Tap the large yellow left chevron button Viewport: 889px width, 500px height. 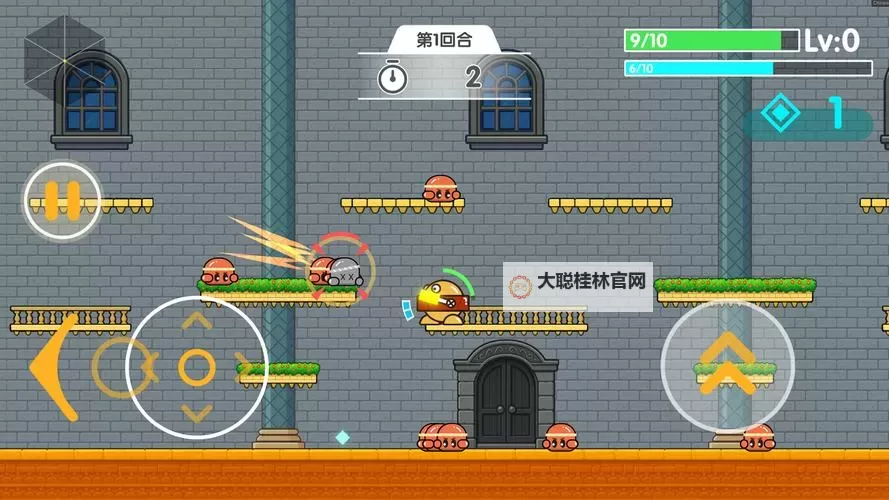point(52,368)
